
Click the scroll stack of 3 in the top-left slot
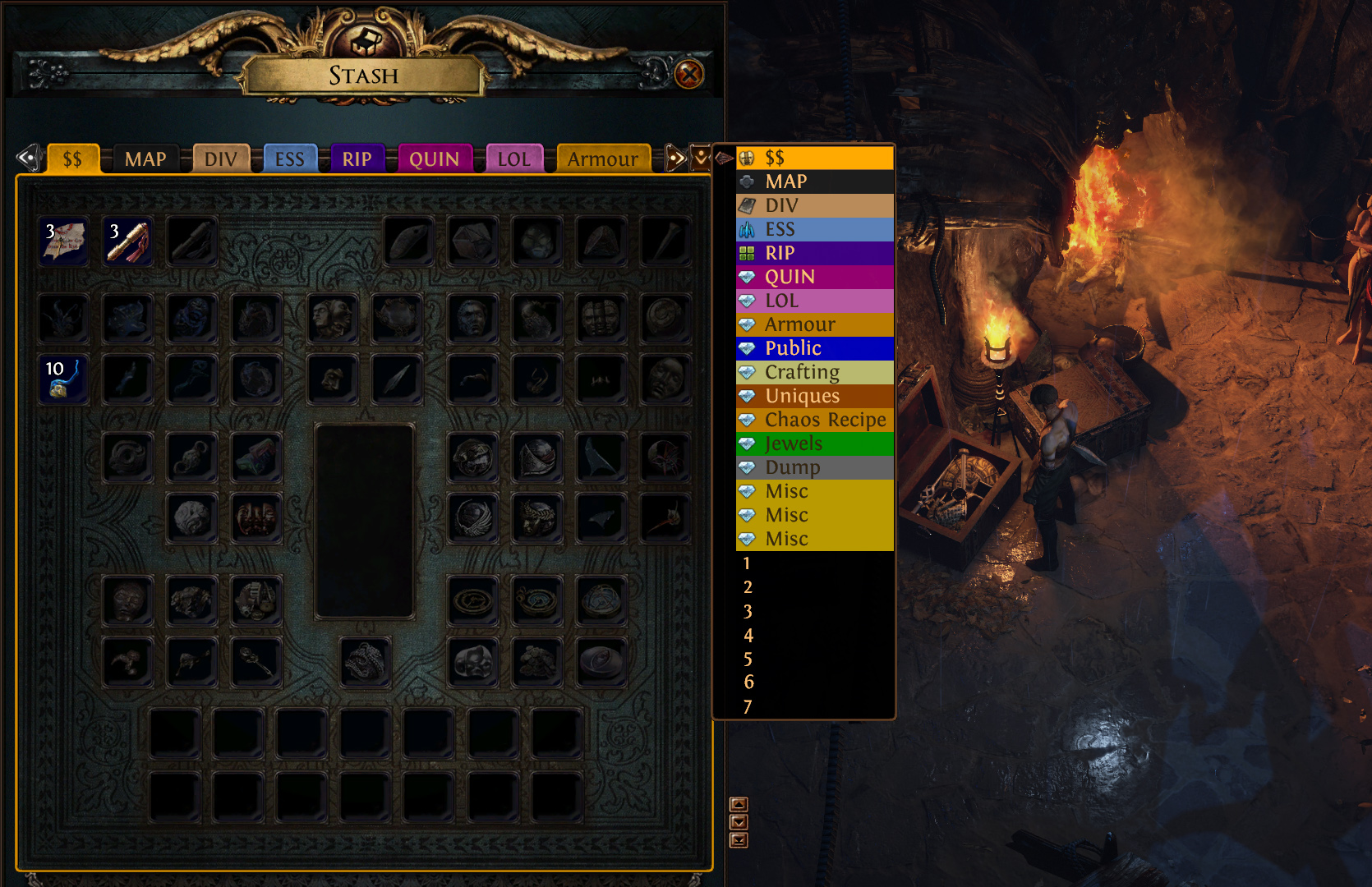point(63,241)
